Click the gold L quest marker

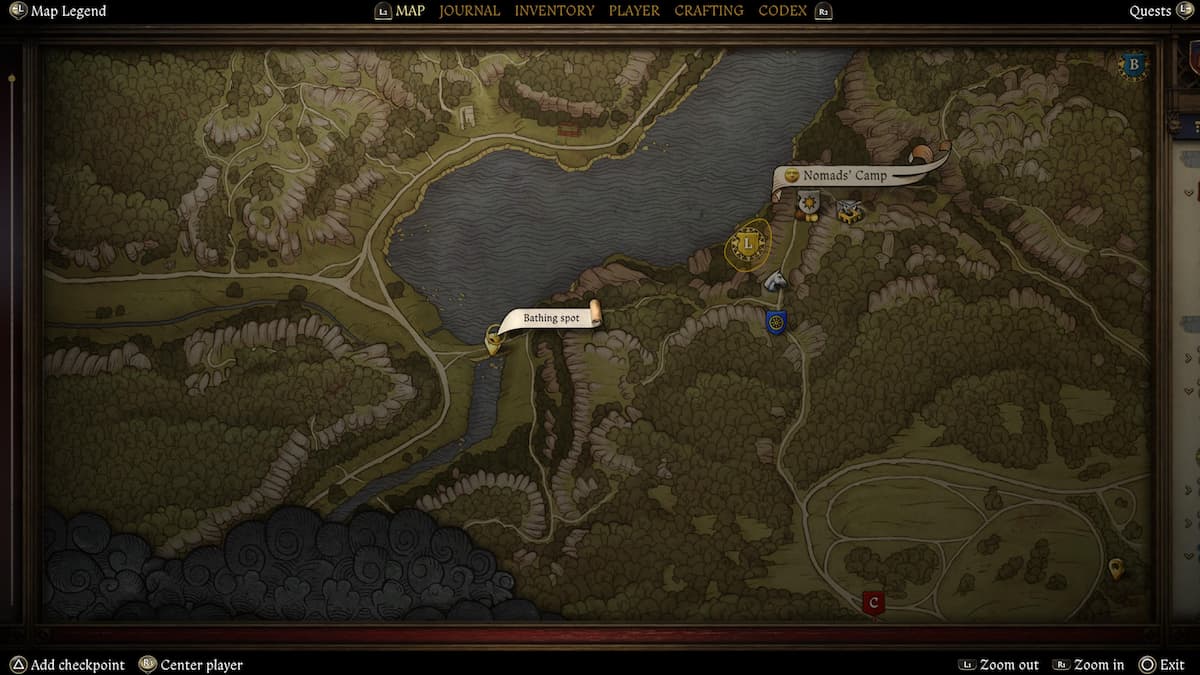tap(747, 244)
